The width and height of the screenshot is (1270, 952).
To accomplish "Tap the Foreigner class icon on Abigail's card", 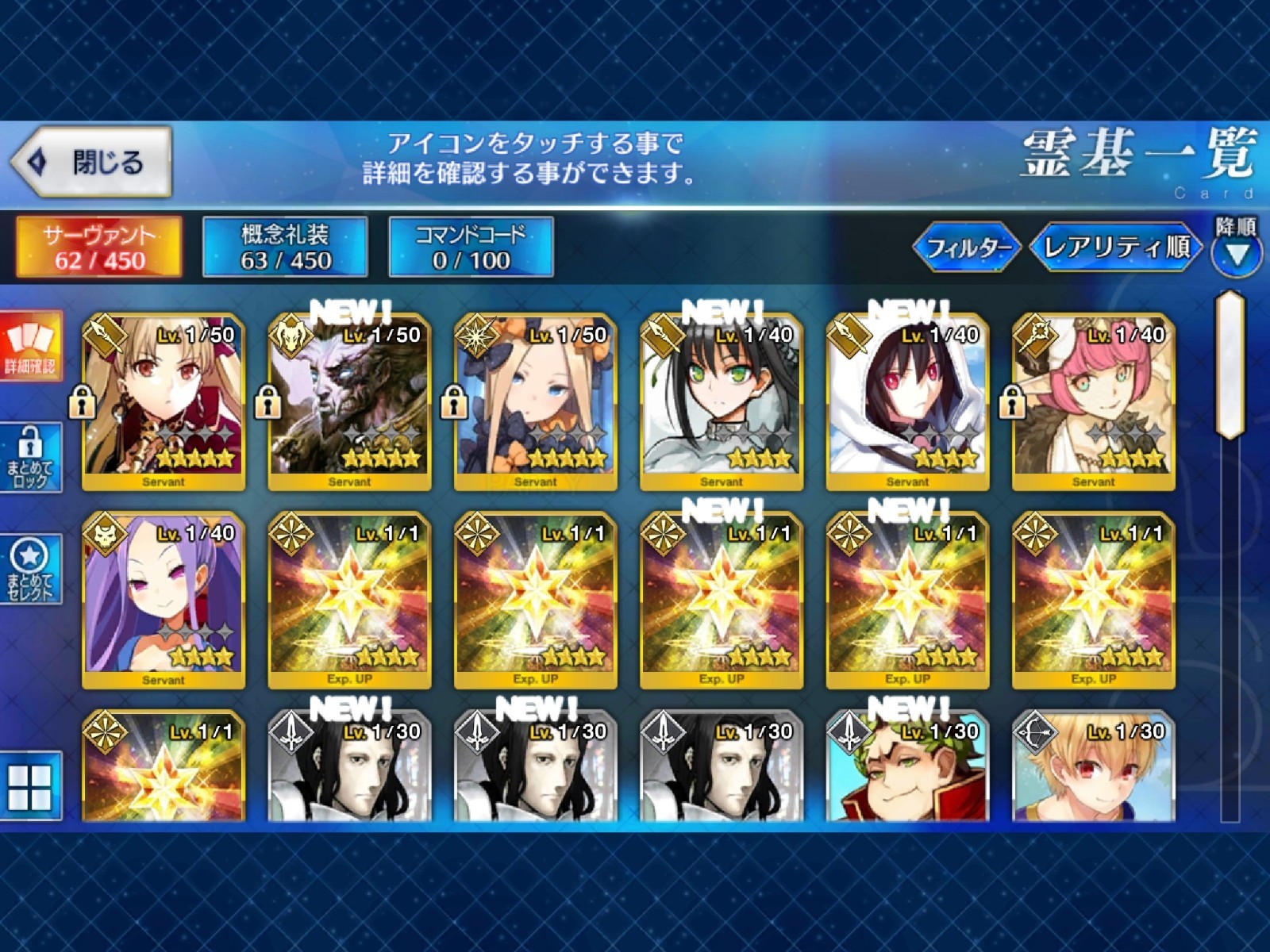I will [x=476, y=336].
